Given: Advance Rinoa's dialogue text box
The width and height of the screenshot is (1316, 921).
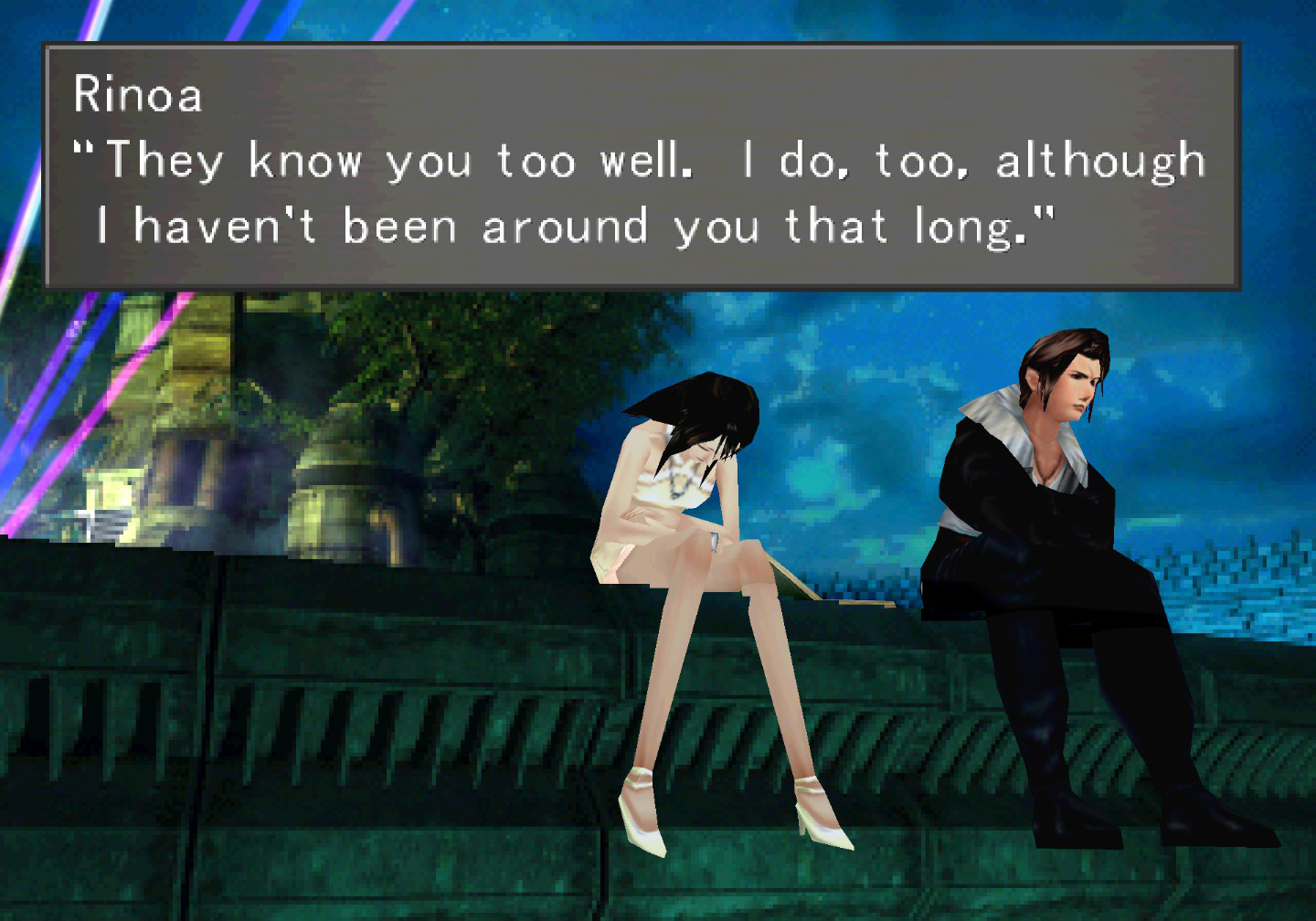Looking at the screenshot, I should 642,166.
